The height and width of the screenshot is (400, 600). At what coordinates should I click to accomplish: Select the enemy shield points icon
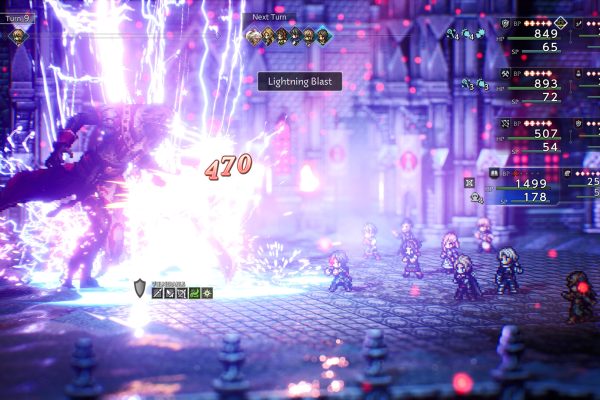click(x=140, y=288)
